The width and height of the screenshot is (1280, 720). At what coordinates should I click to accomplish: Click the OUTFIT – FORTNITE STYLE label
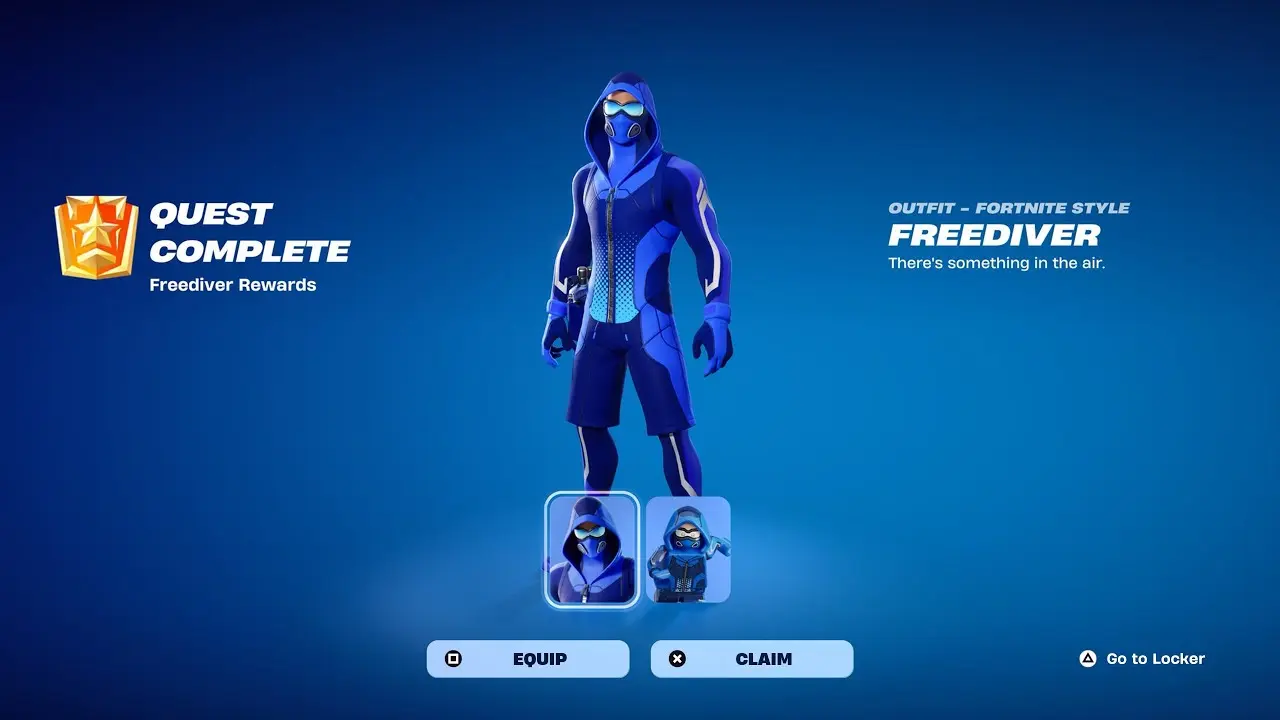(x=1009, y=209)
